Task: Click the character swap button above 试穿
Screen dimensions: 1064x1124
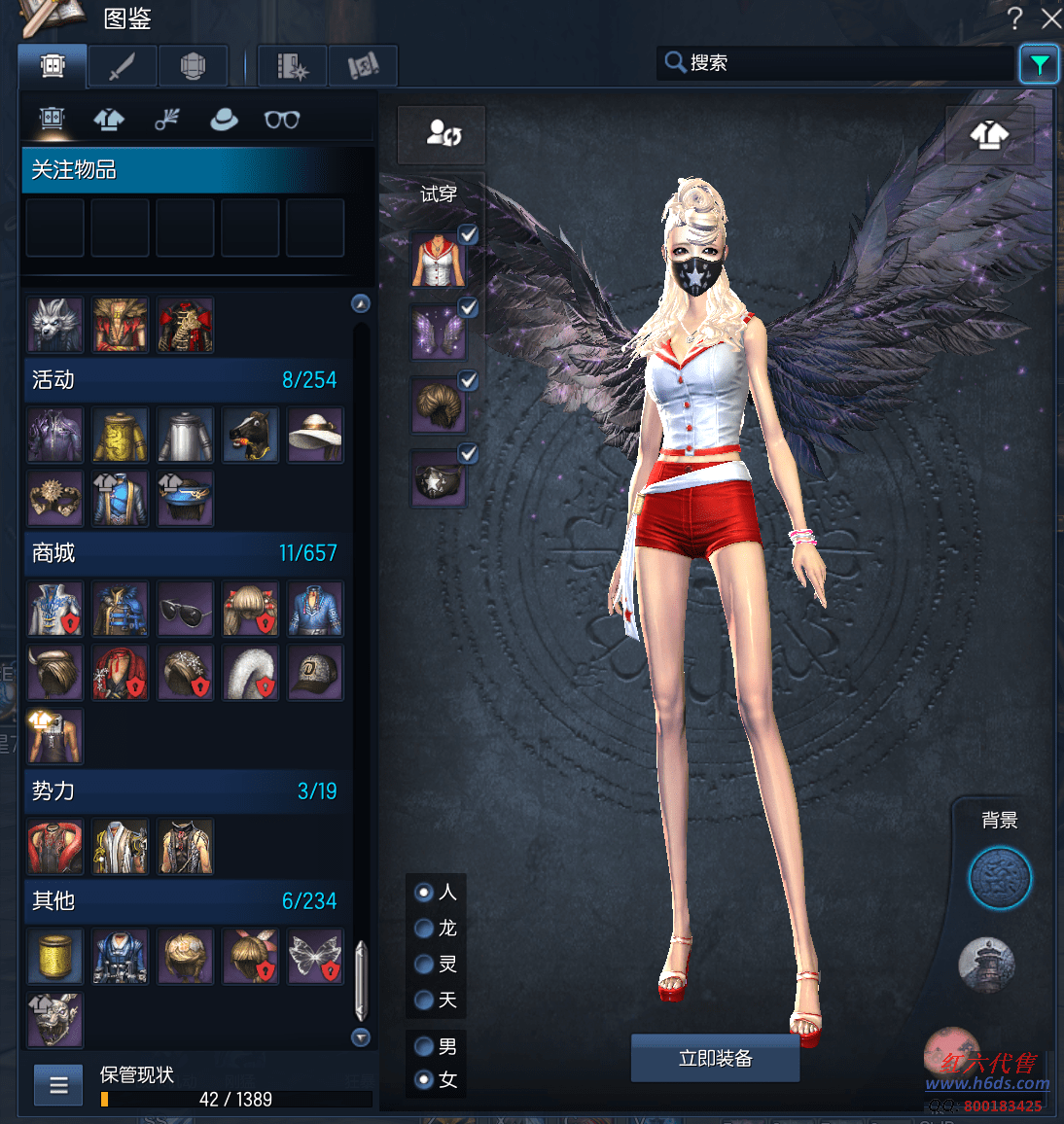Action: (443, 133)
